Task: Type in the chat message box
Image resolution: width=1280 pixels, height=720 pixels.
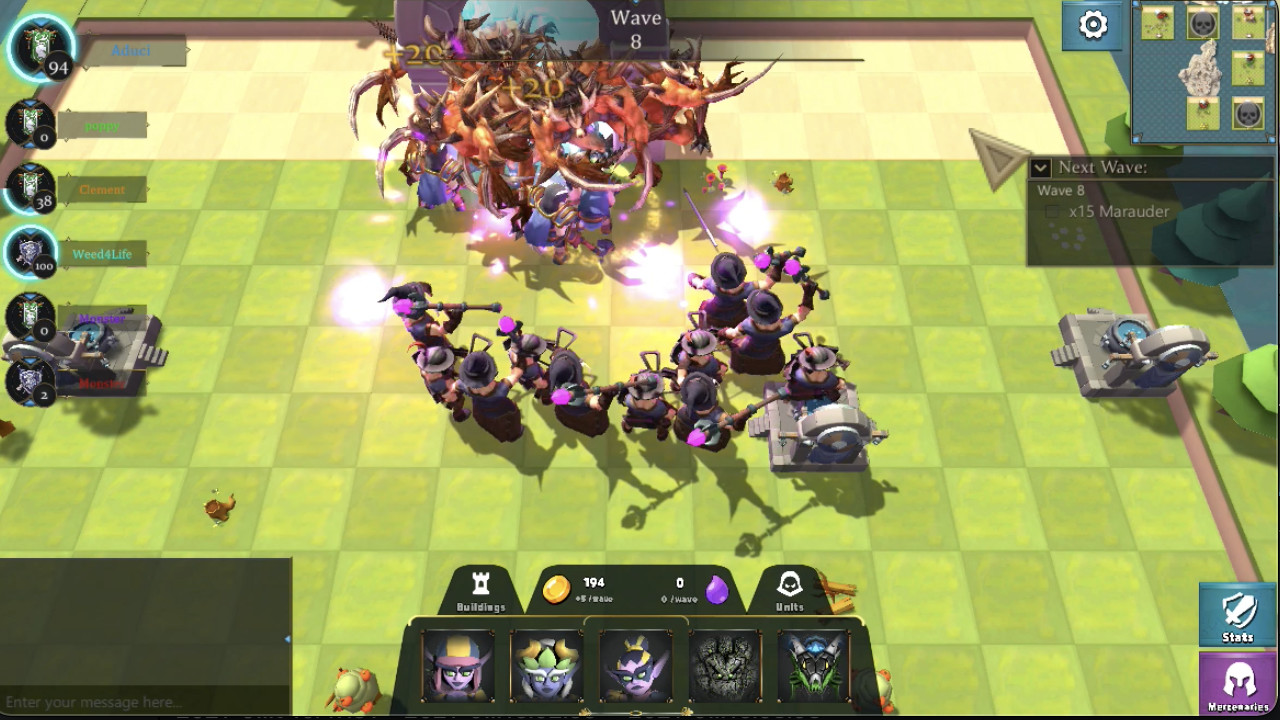Action: click(x=140, y=702)
